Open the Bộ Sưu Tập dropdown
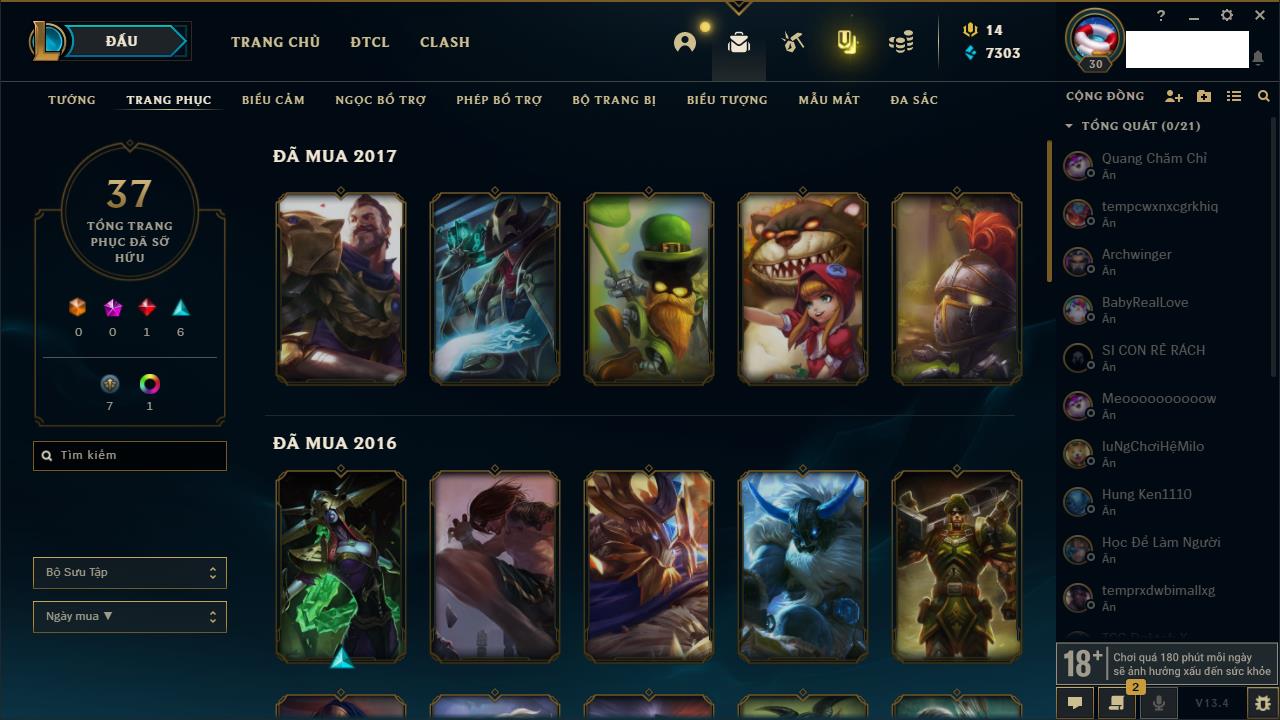Image resolution: width=1280 pixels, height=720 pixels. tap(130, 573)
